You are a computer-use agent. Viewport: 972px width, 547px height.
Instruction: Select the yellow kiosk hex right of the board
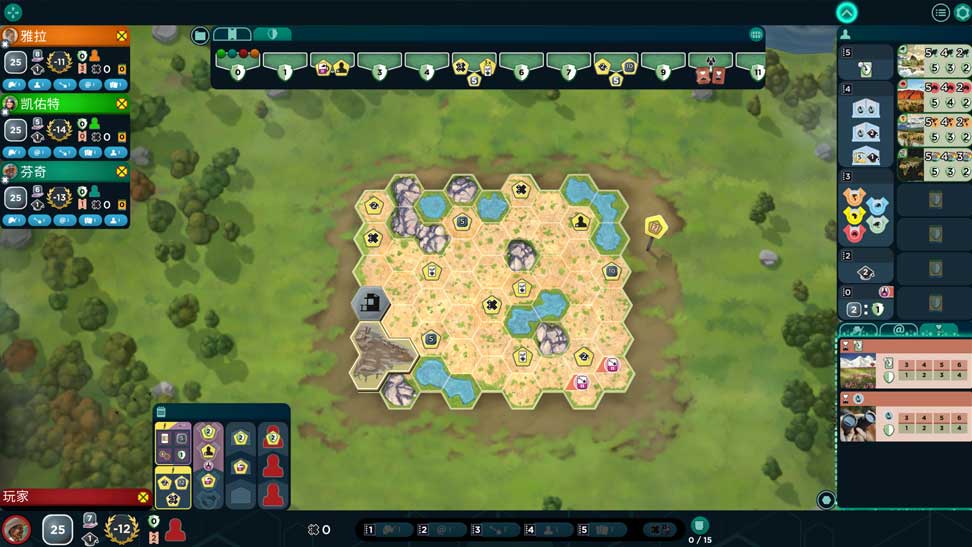tap(656, 228)
